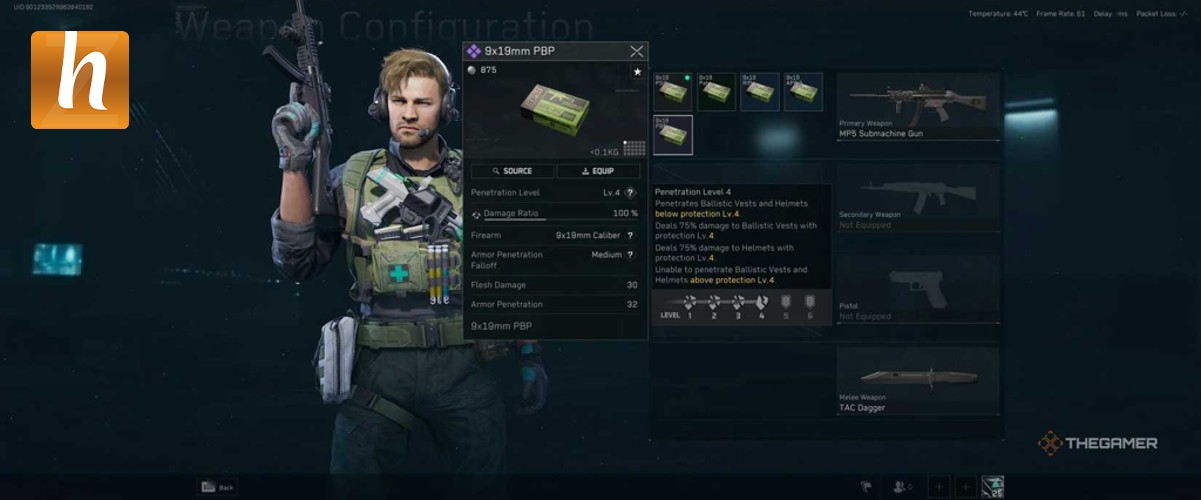
Task: Click the orange h logo overlay
Action: coord(80,80)
